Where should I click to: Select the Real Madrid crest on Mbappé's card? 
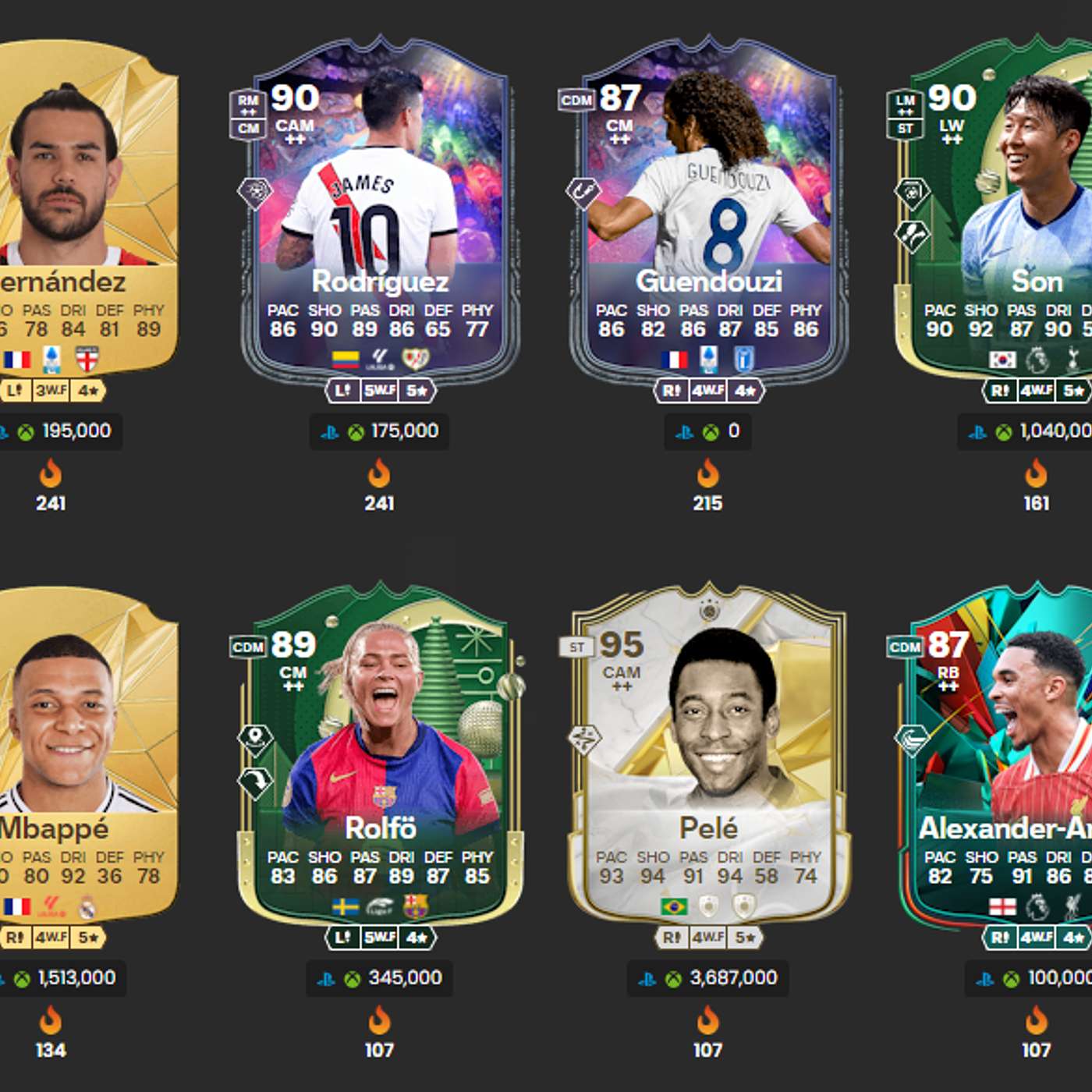coord(87,908)
